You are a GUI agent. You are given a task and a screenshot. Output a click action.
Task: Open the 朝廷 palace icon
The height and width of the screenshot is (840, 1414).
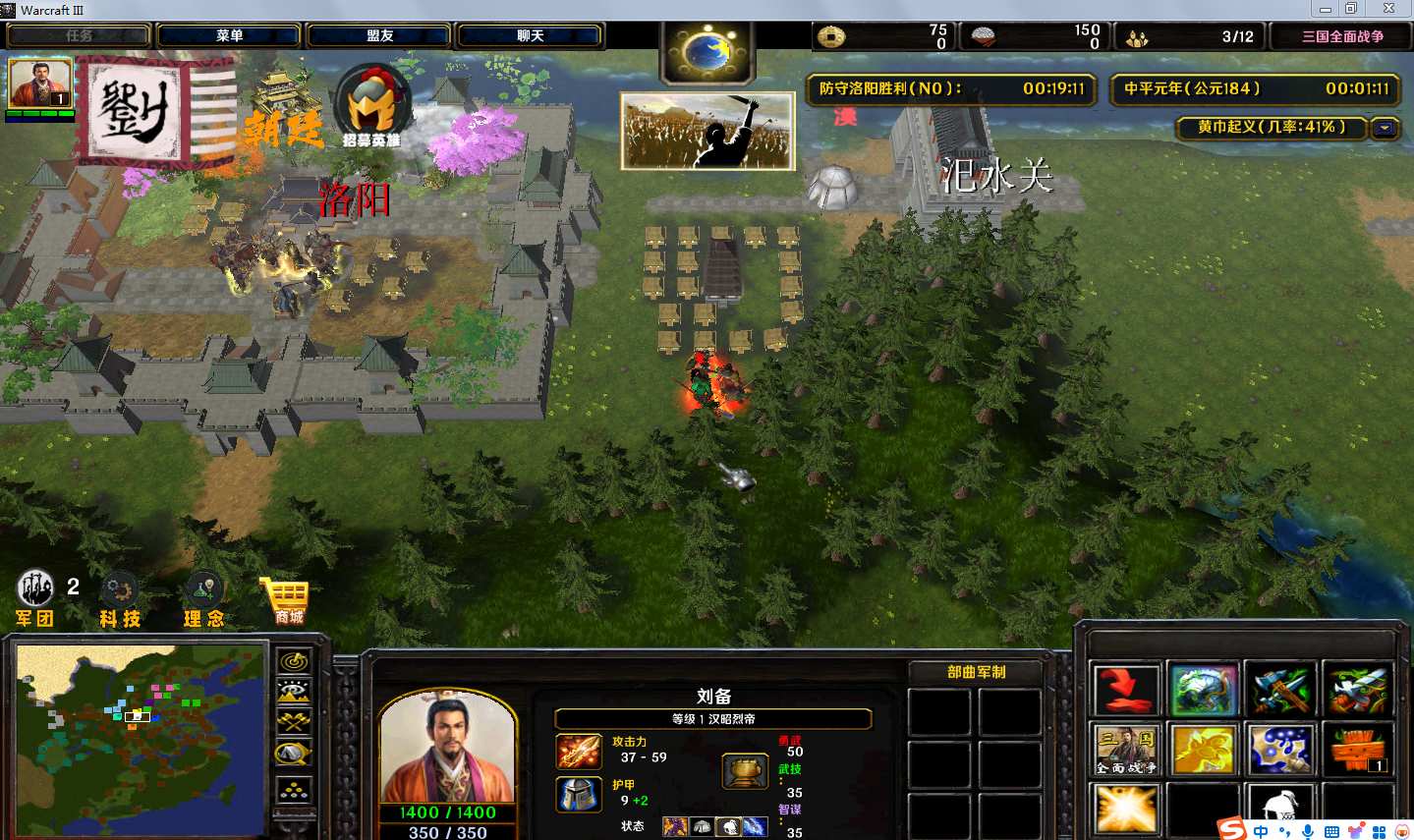pos(283,106)
